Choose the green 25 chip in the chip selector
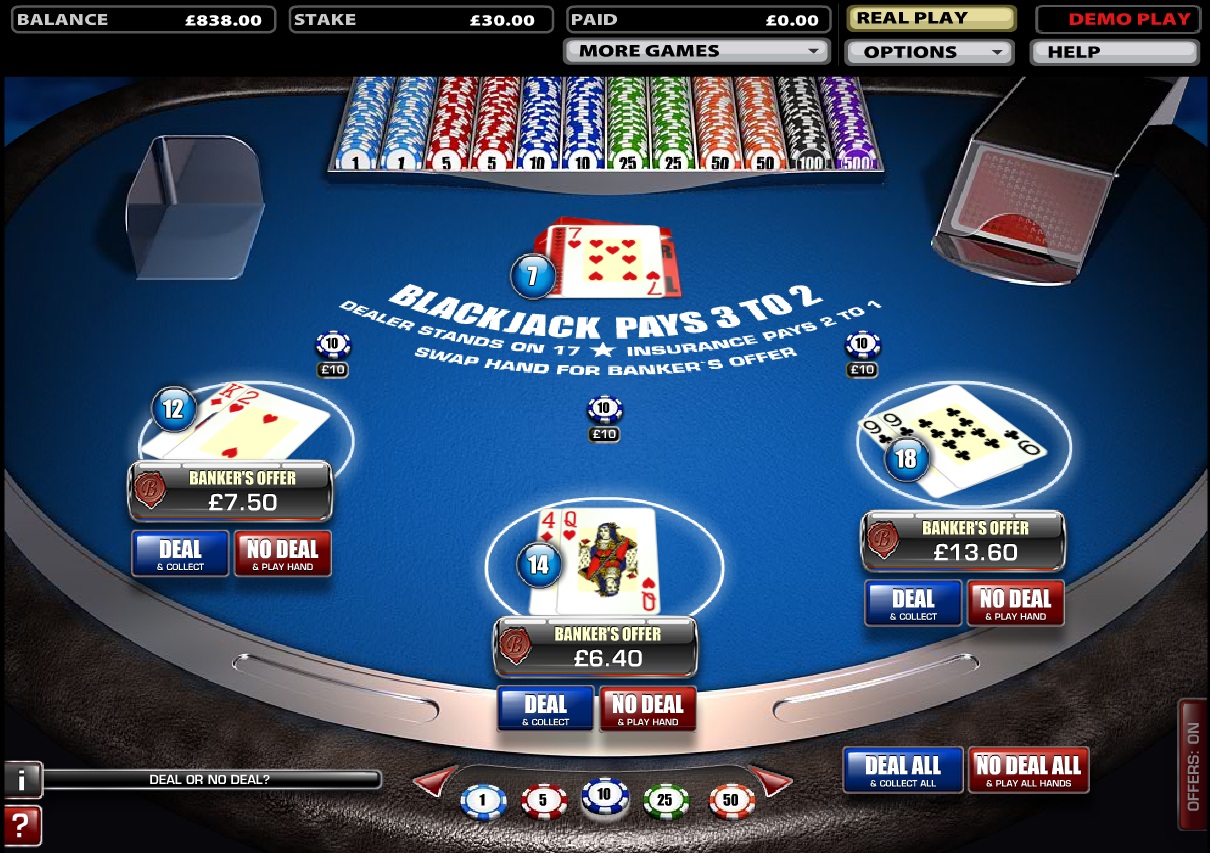 pyautogui.click(x=666, y=801)
